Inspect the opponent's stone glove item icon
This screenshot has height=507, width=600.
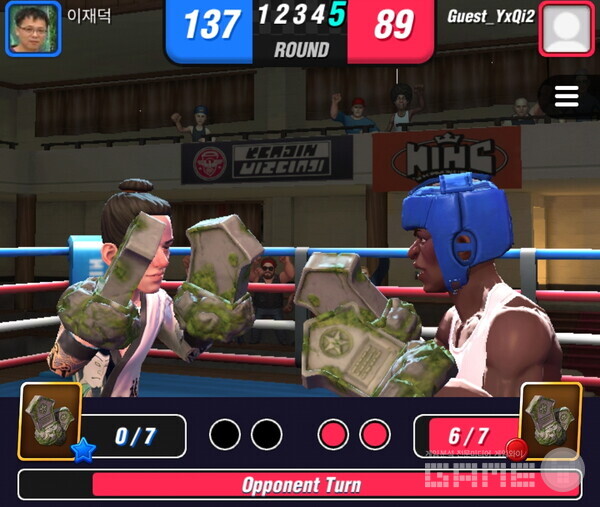coord(550,421)
